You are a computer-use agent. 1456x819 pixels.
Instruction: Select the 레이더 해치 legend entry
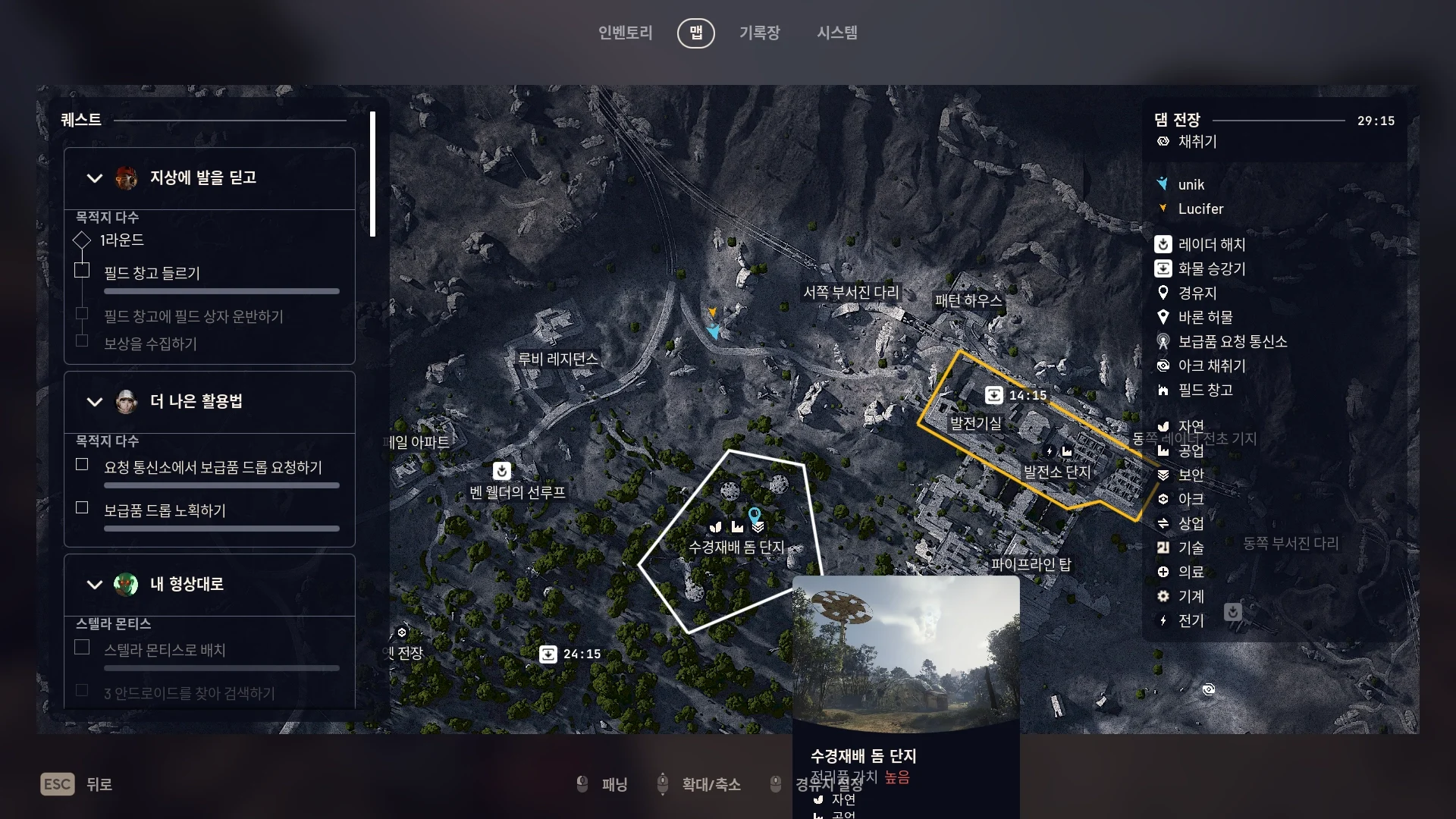point(1211,244)
